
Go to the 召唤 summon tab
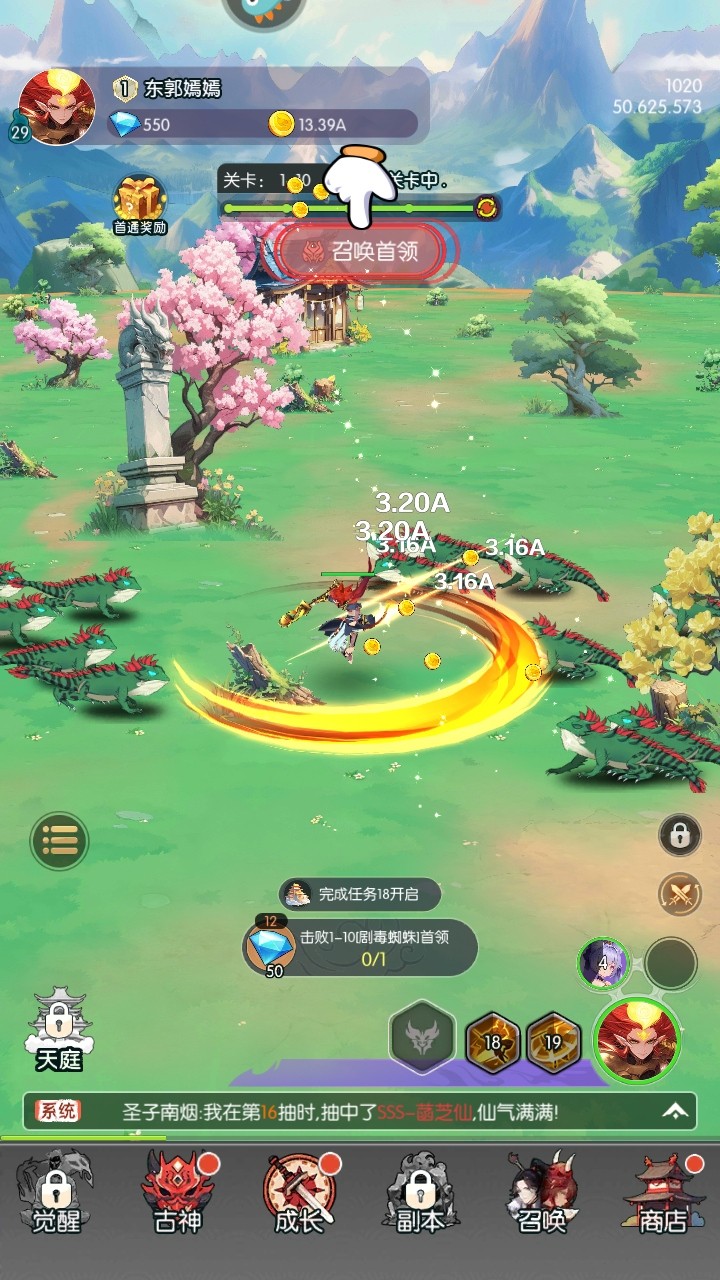541,1192
